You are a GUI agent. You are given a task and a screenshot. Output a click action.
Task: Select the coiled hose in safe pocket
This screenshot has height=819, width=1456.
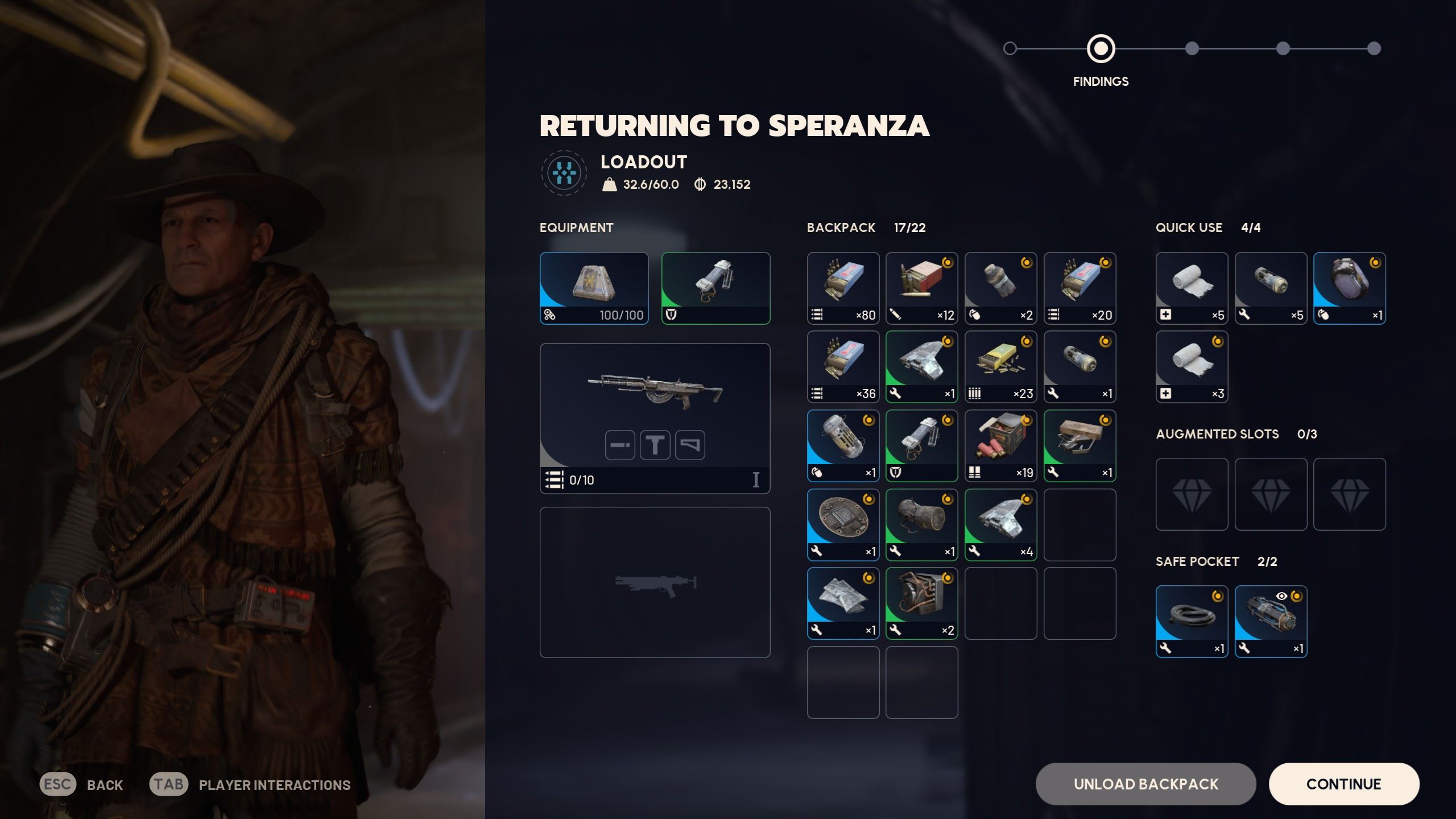pyautogui.click(x=1192, y=621)
